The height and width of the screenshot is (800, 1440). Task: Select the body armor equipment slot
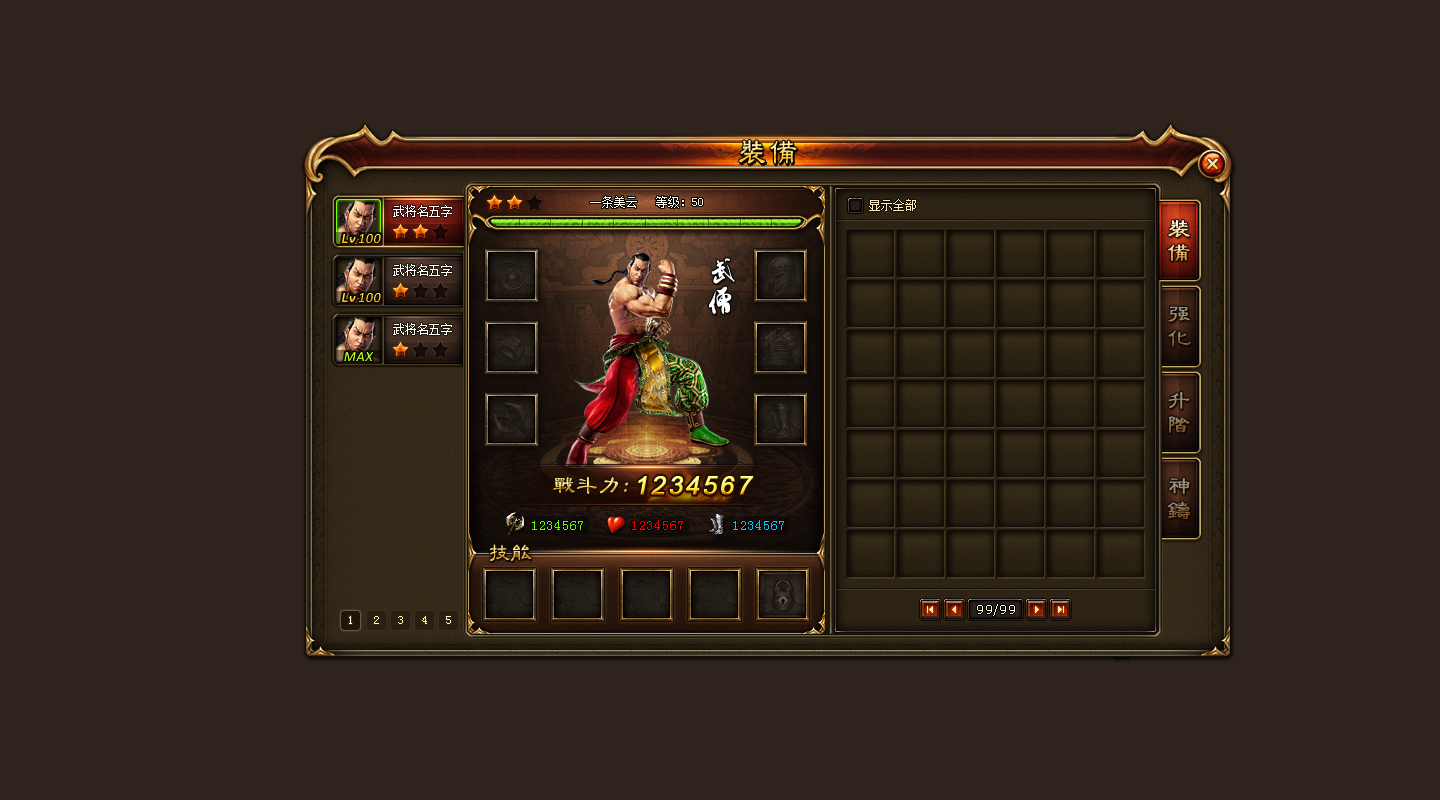[780, 348]
